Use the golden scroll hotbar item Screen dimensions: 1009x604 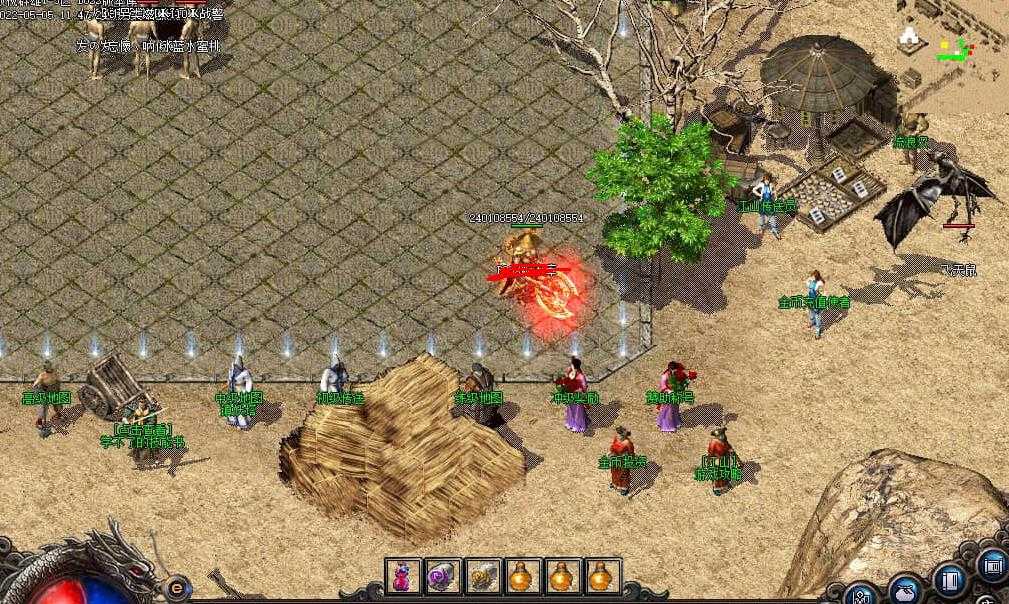[x=483, y=577]
